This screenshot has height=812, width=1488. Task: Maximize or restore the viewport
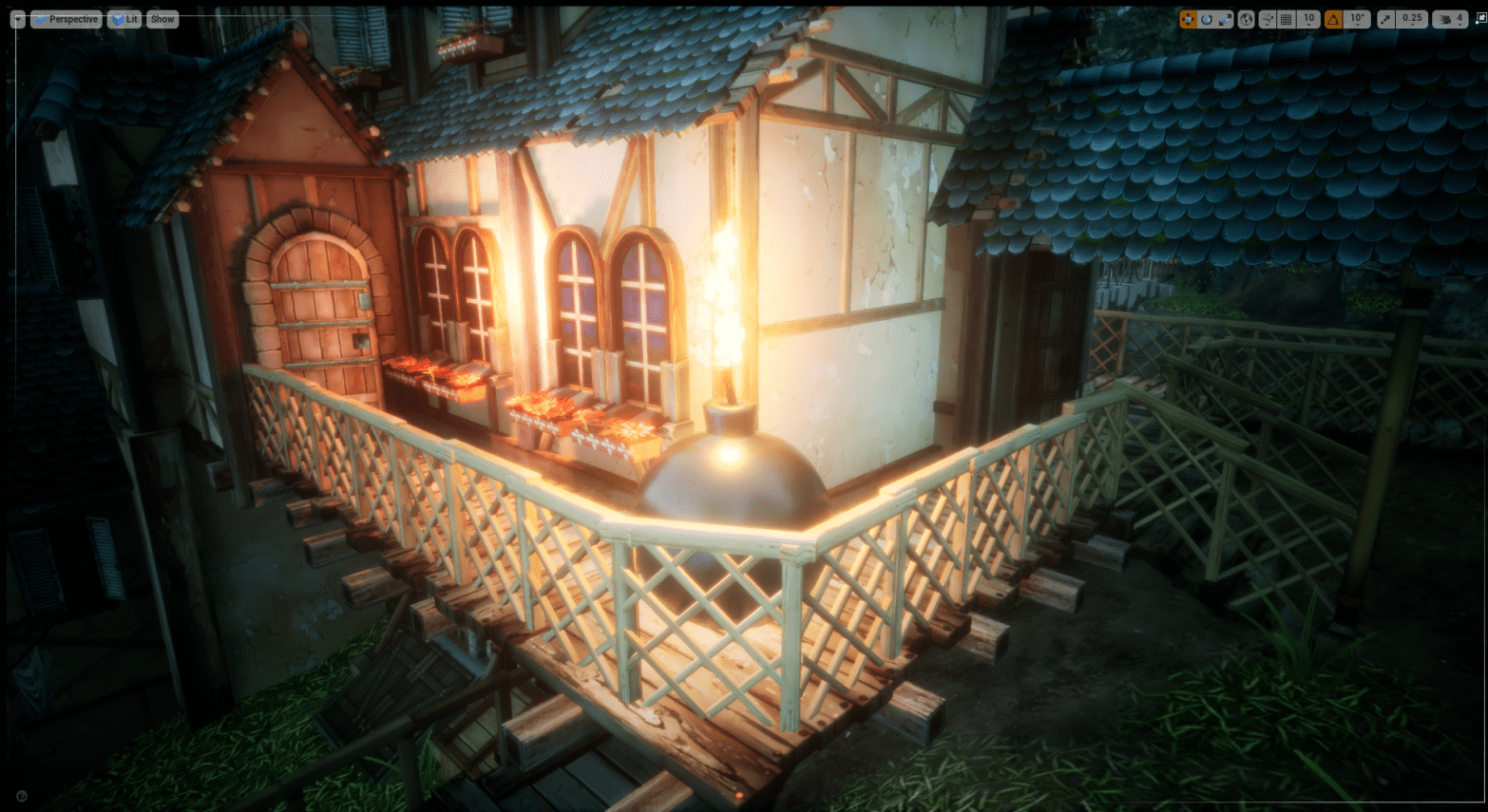point(1479,19)
